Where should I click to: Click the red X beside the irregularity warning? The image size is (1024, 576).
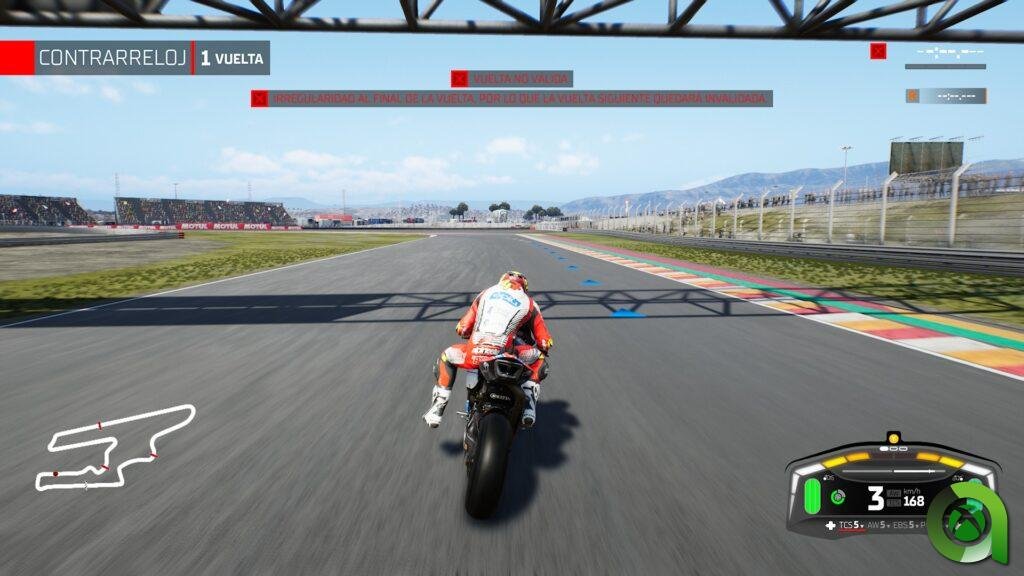pyautogui.click(x=259, y=98)
